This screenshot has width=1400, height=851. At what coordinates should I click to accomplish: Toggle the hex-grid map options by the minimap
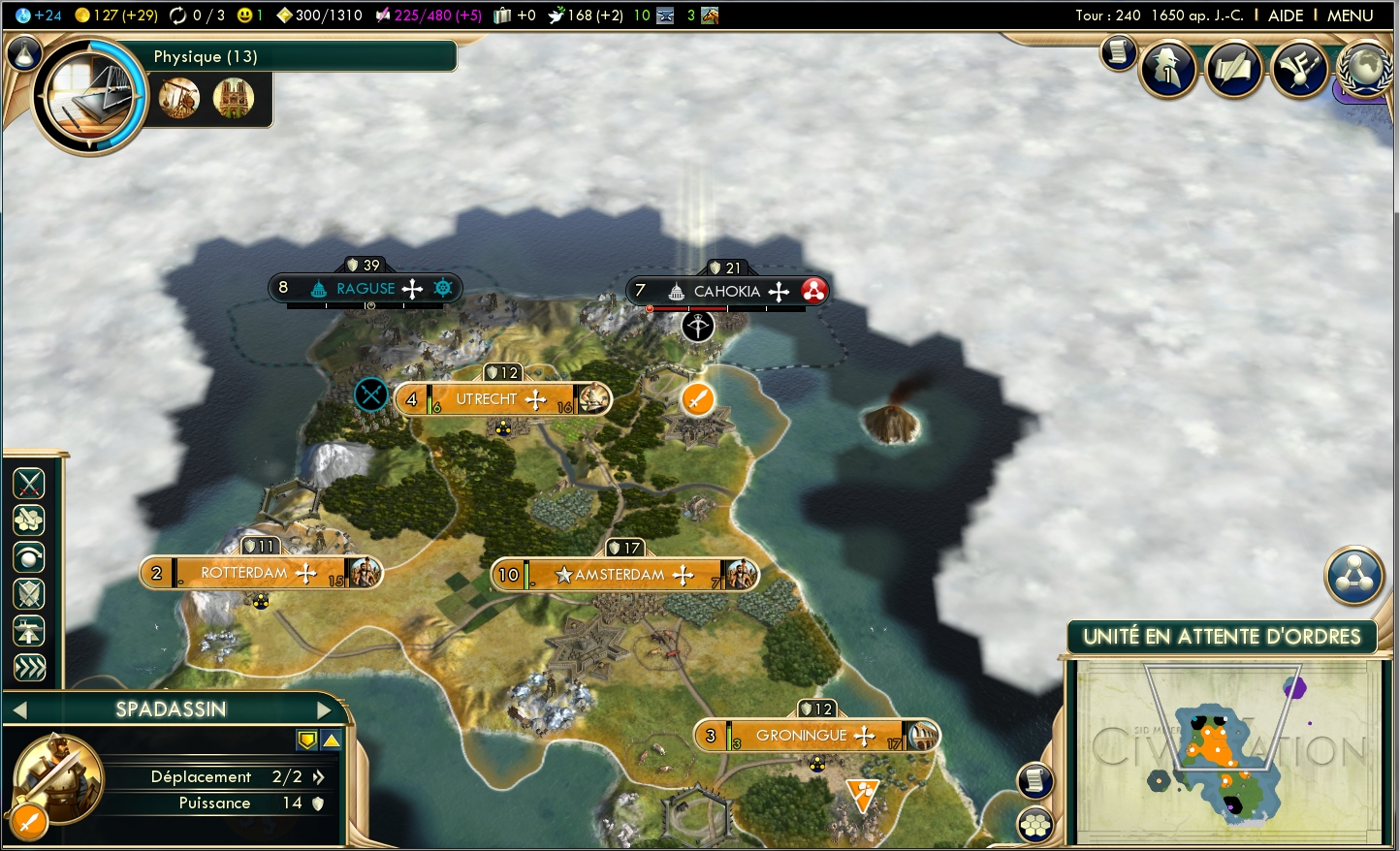pyautogui.click(x=1035, y=825)
